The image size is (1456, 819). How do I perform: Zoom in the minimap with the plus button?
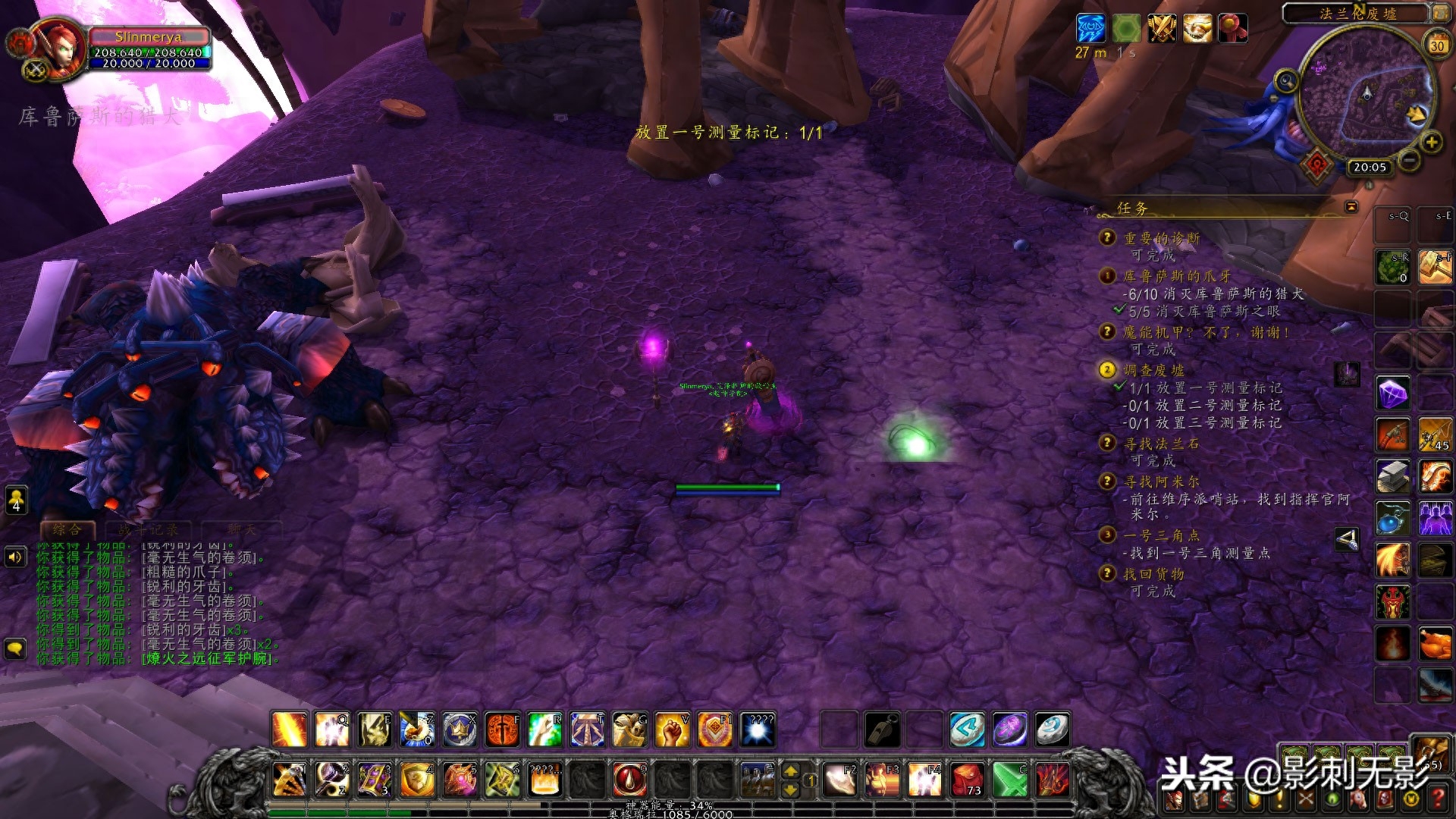pos(1431,142)
